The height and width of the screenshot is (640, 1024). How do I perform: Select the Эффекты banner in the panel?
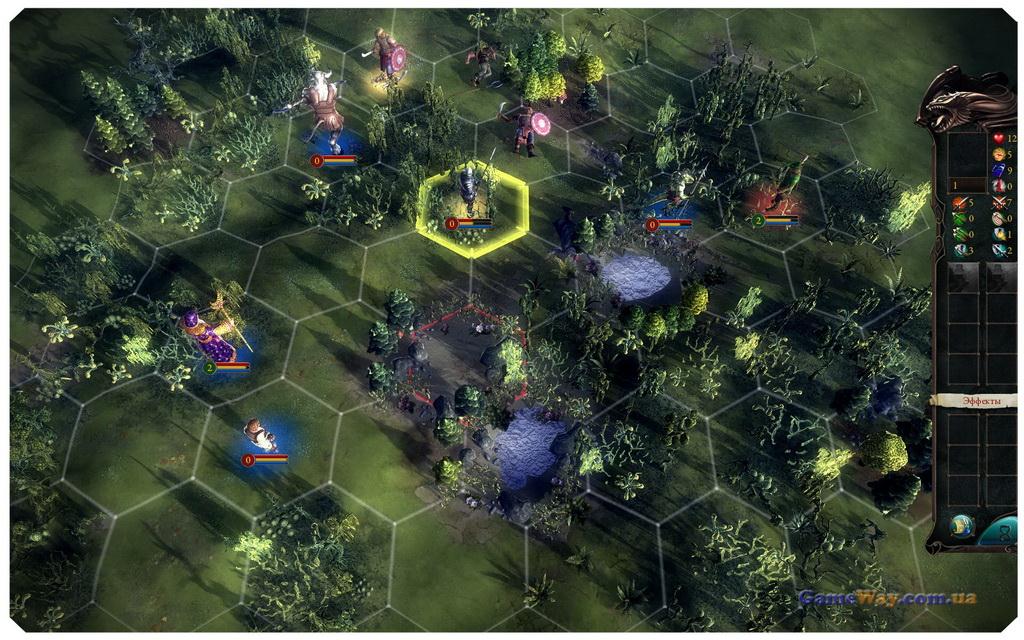[977, 401]
